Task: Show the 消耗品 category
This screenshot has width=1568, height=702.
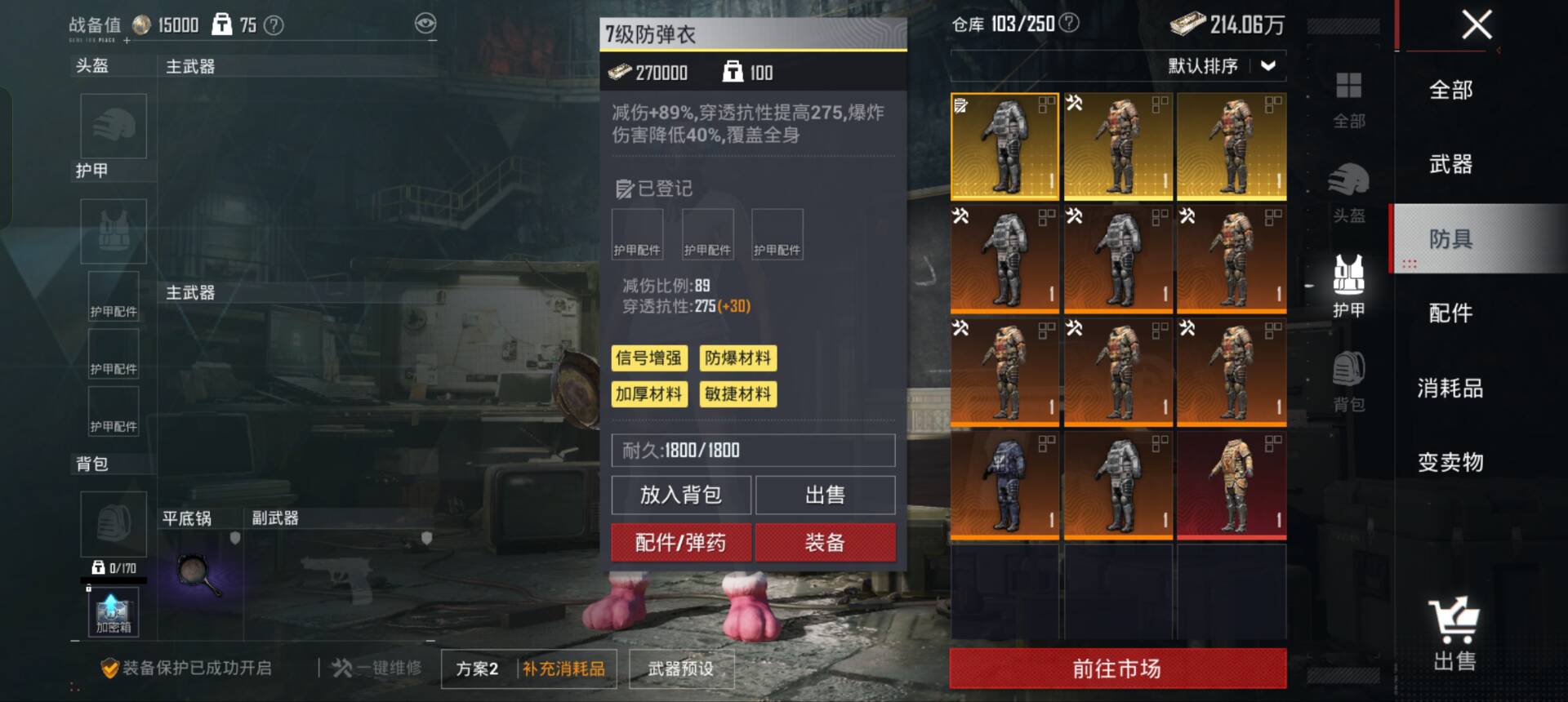Action: [1450, 388]
